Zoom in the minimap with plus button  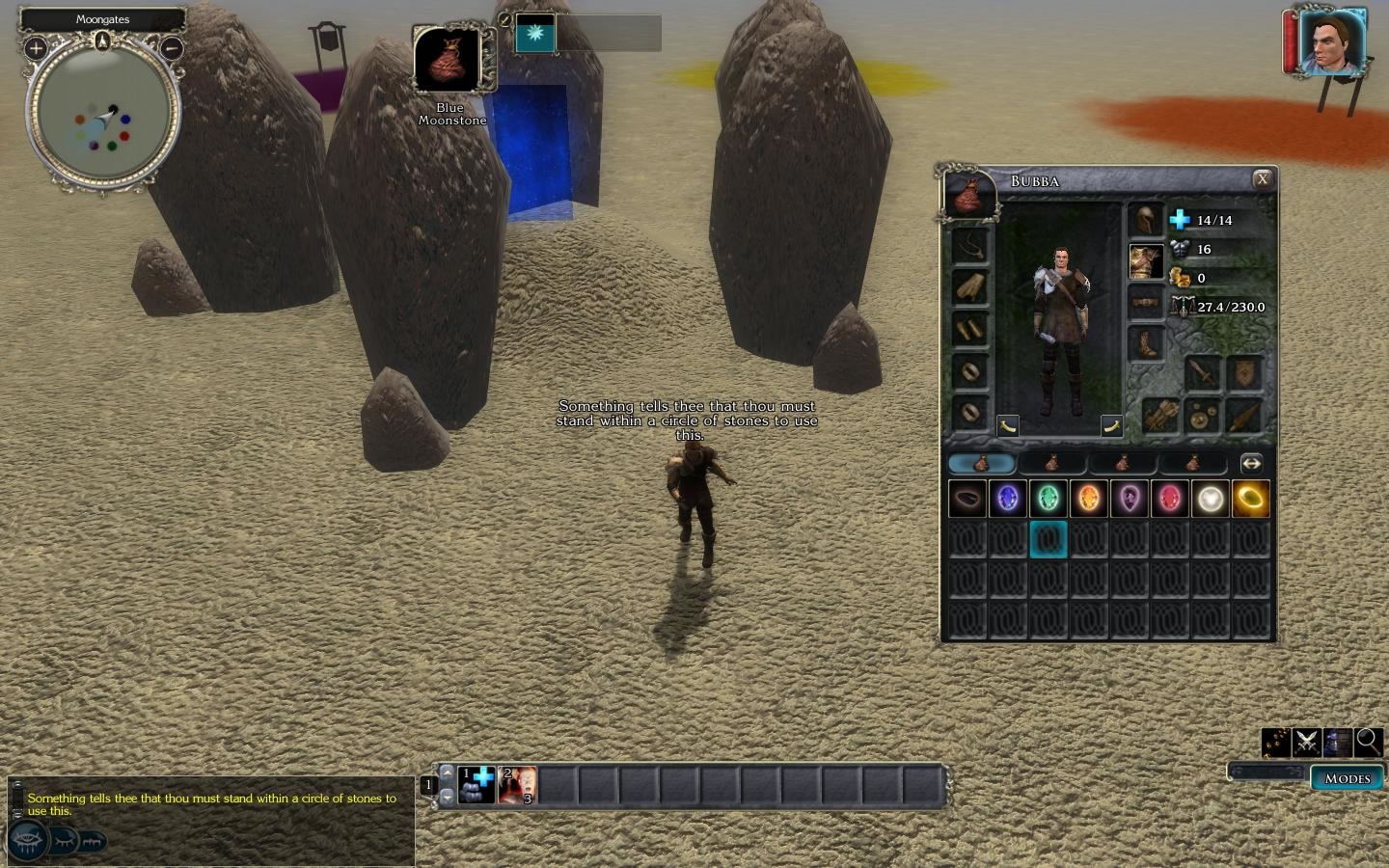tap(36, 47)
